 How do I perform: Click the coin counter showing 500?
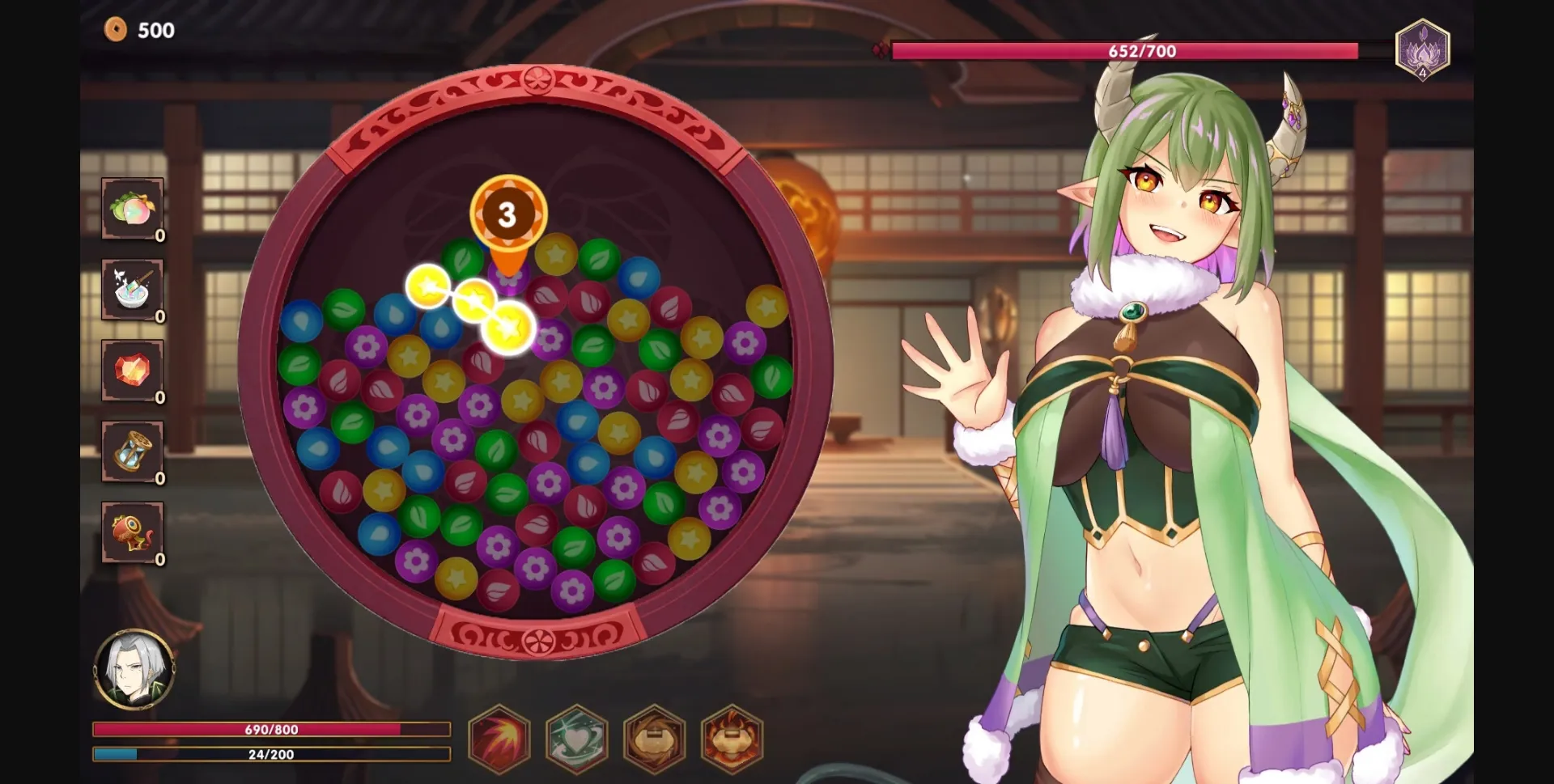pos(144,31)
